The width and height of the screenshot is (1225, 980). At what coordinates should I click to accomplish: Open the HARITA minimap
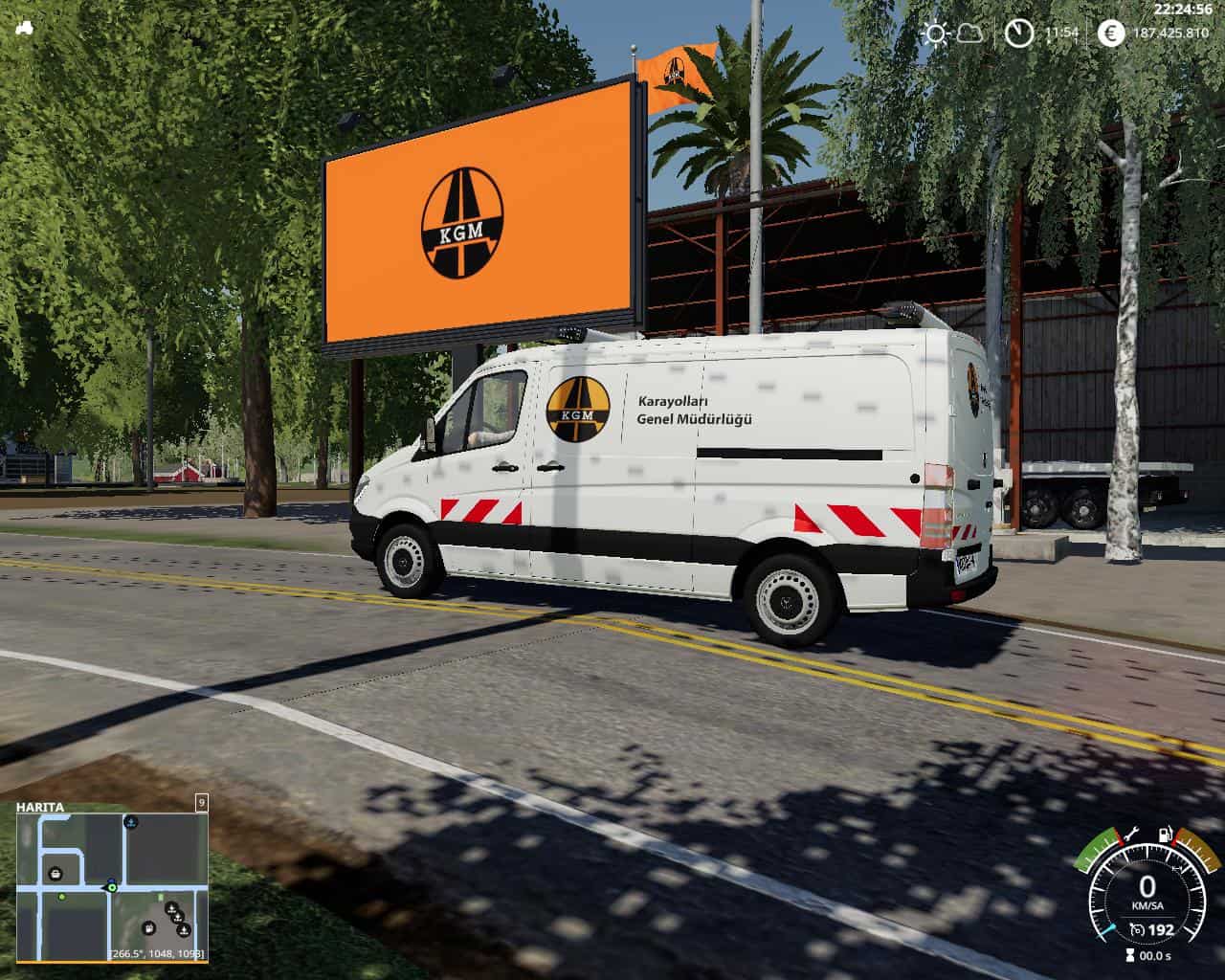tap(111, 880)
